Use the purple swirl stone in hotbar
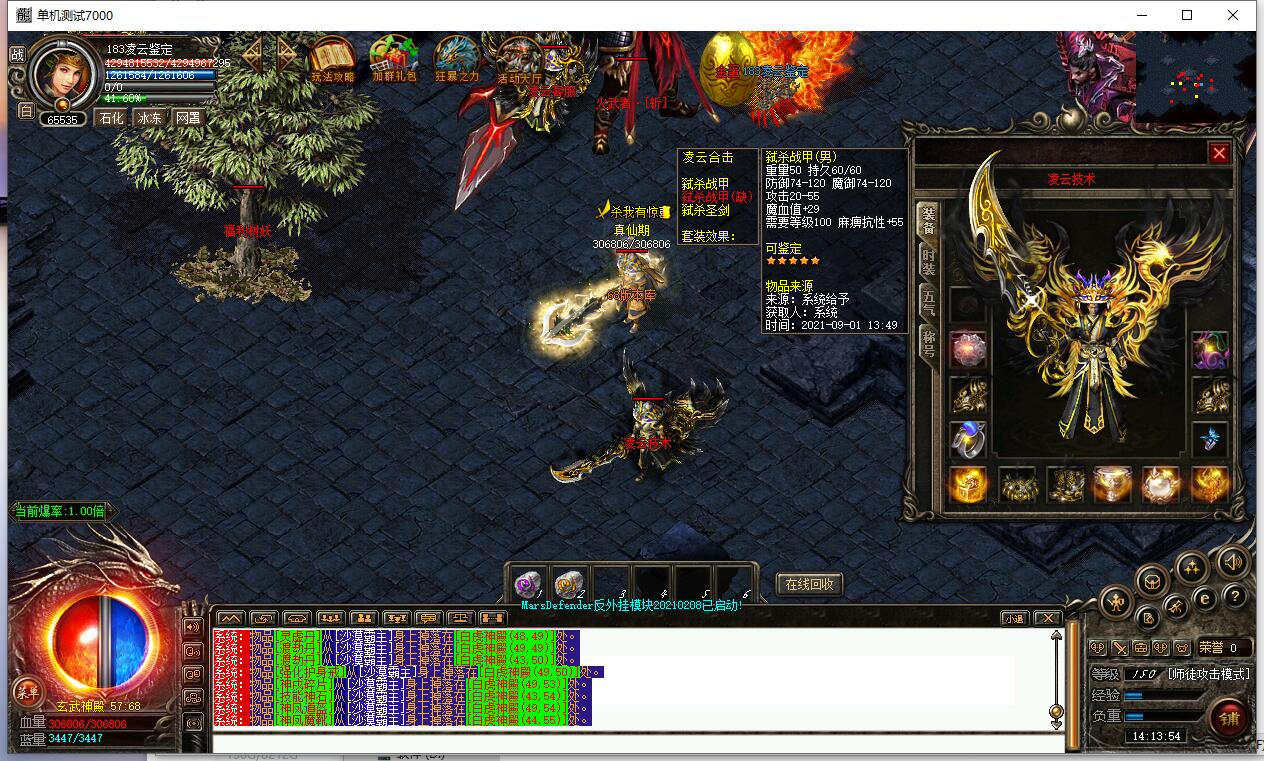The width and height of the screenshot is (1264, 761). 527,585
